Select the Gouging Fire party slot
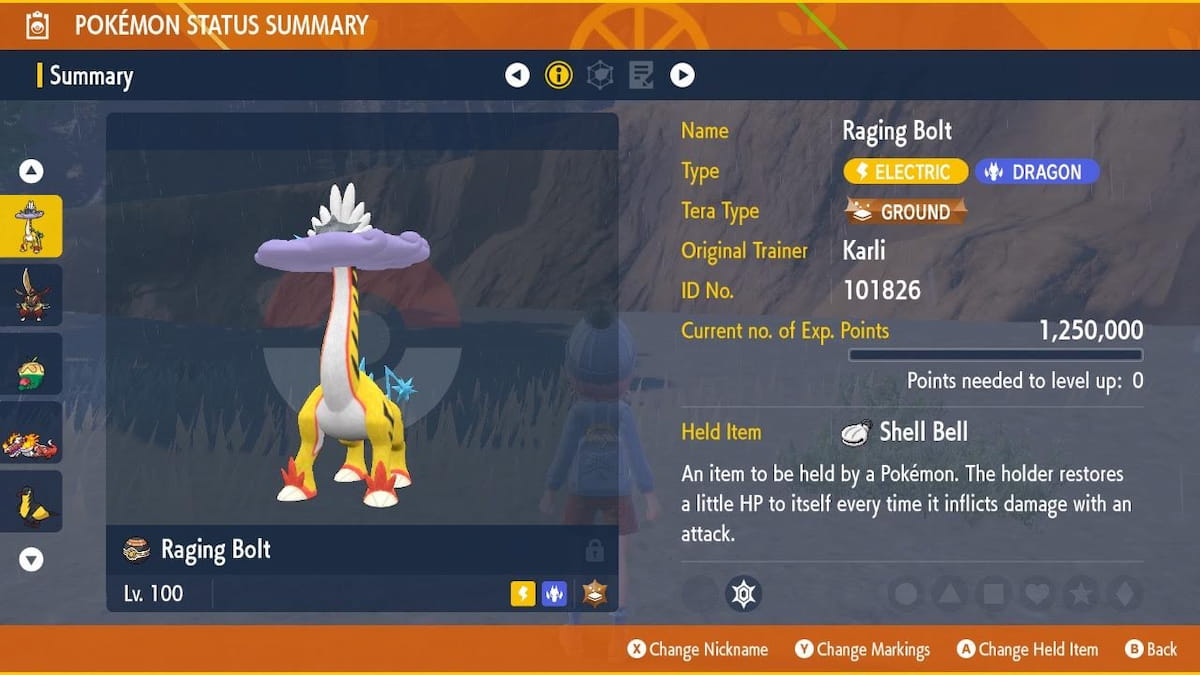This screenshot has height=675, width=1200. [x=31, y=433]
